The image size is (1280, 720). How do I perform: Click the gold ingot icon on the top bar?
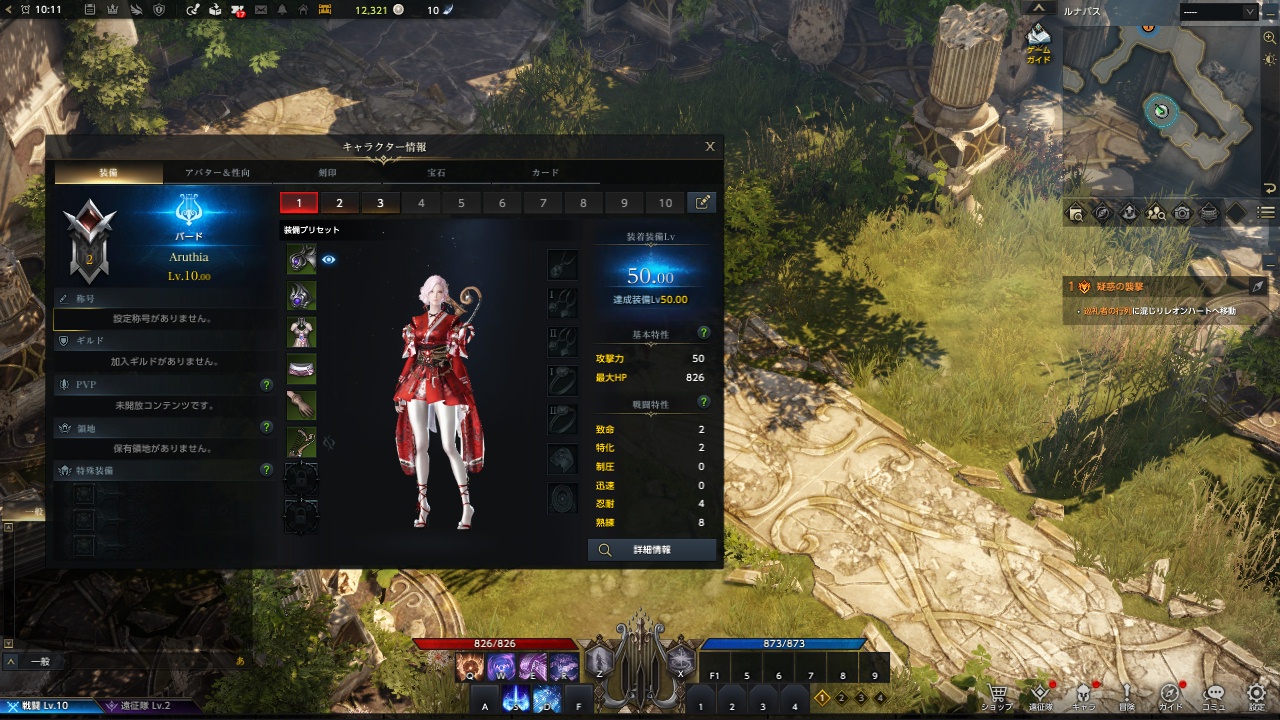(325, 10)
